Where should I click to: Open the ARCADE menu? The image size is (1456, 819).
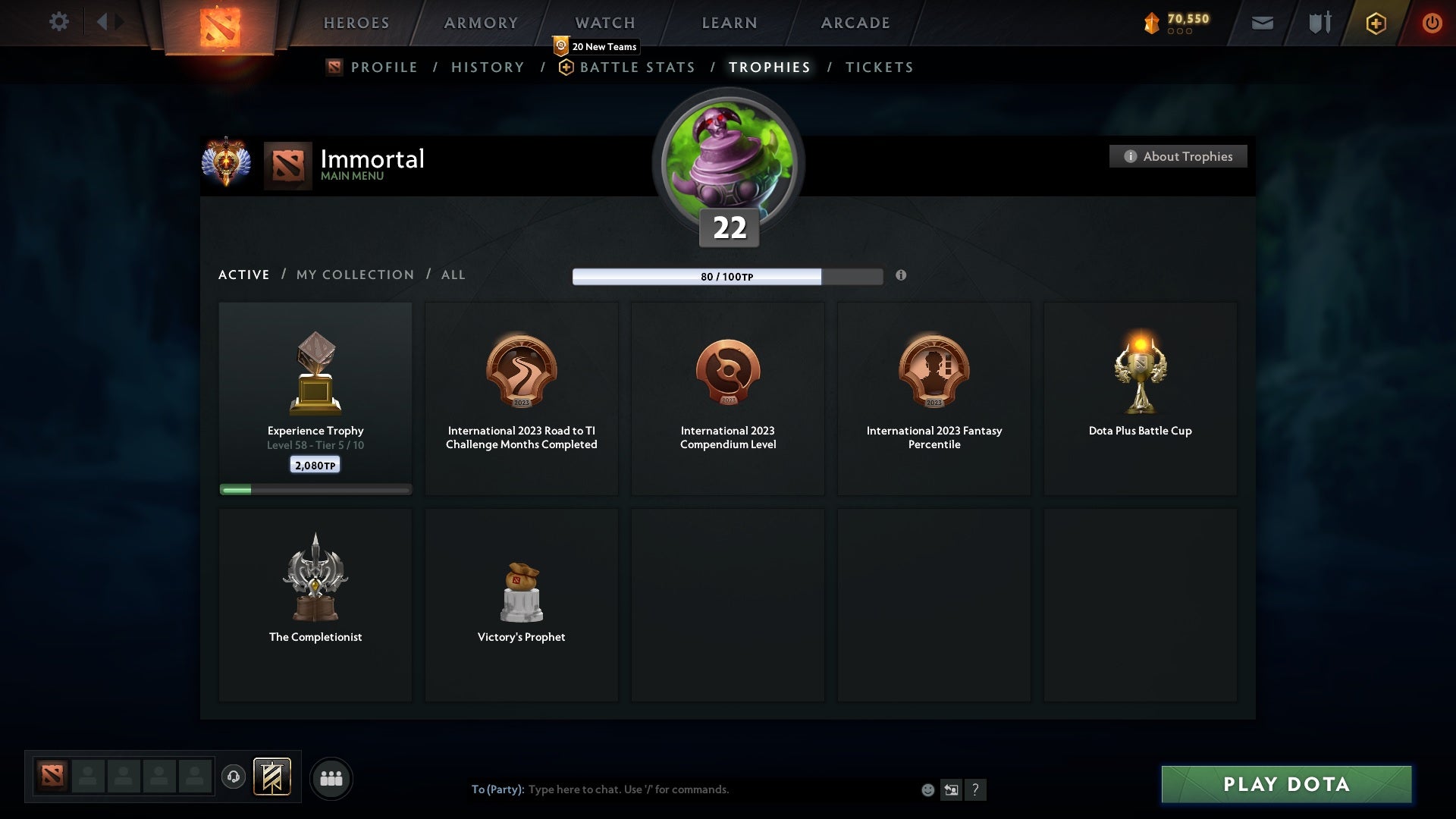pos(855,23)
